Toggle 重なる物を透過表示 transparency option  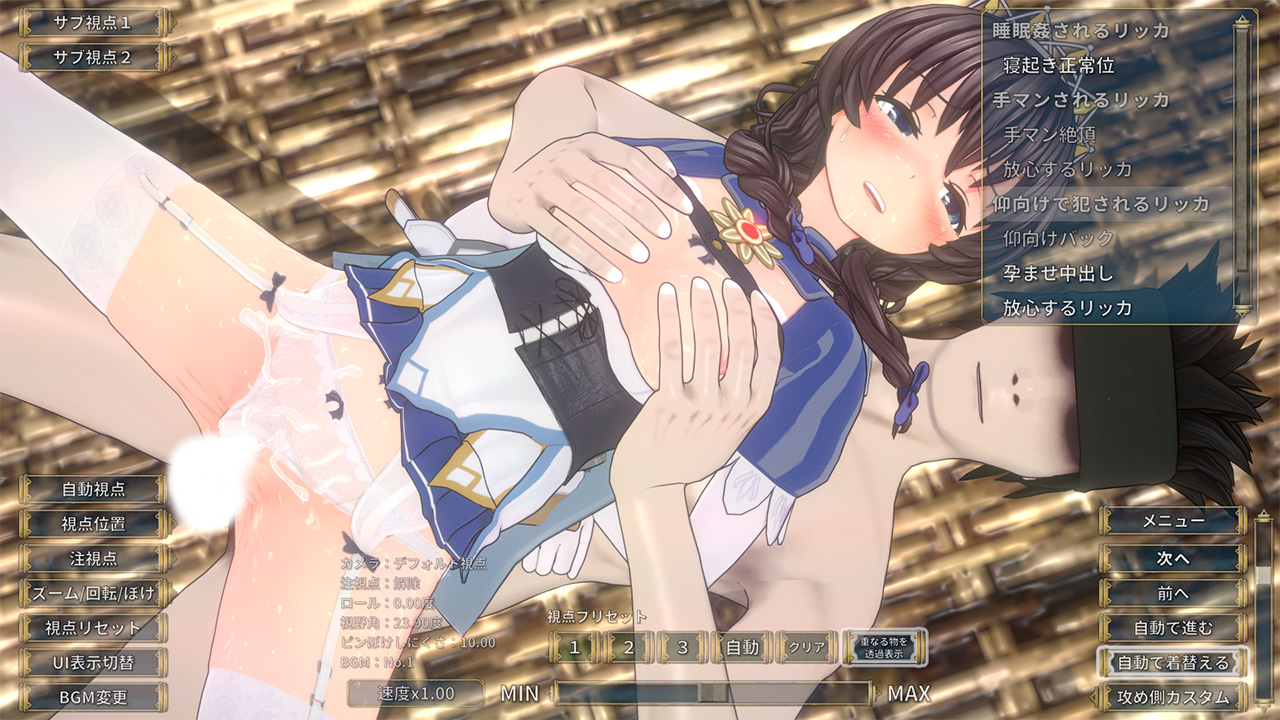click(883, 647)
